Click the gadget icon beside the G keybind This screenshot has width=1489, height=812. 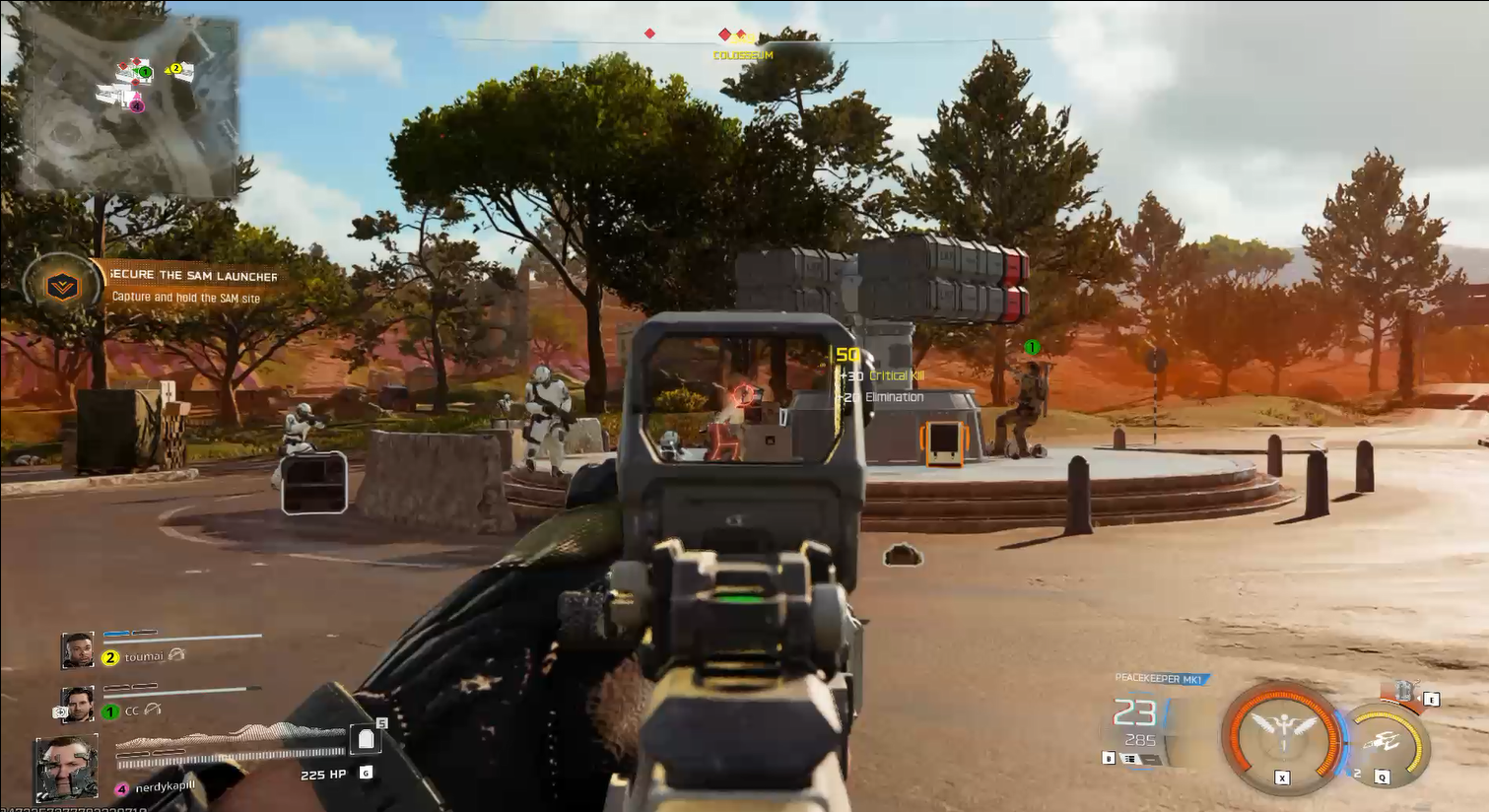click(366, 774)
